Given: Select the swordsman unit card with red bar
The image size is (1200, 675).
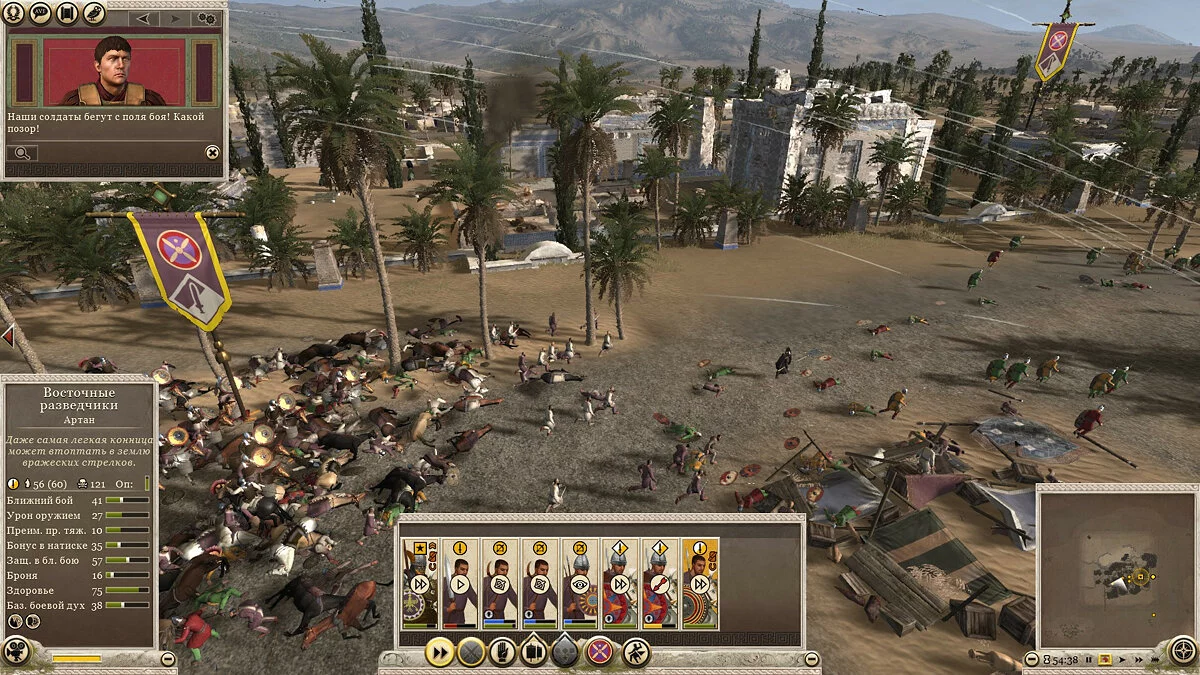Looking at the screenshot, I should pos(460,584).
